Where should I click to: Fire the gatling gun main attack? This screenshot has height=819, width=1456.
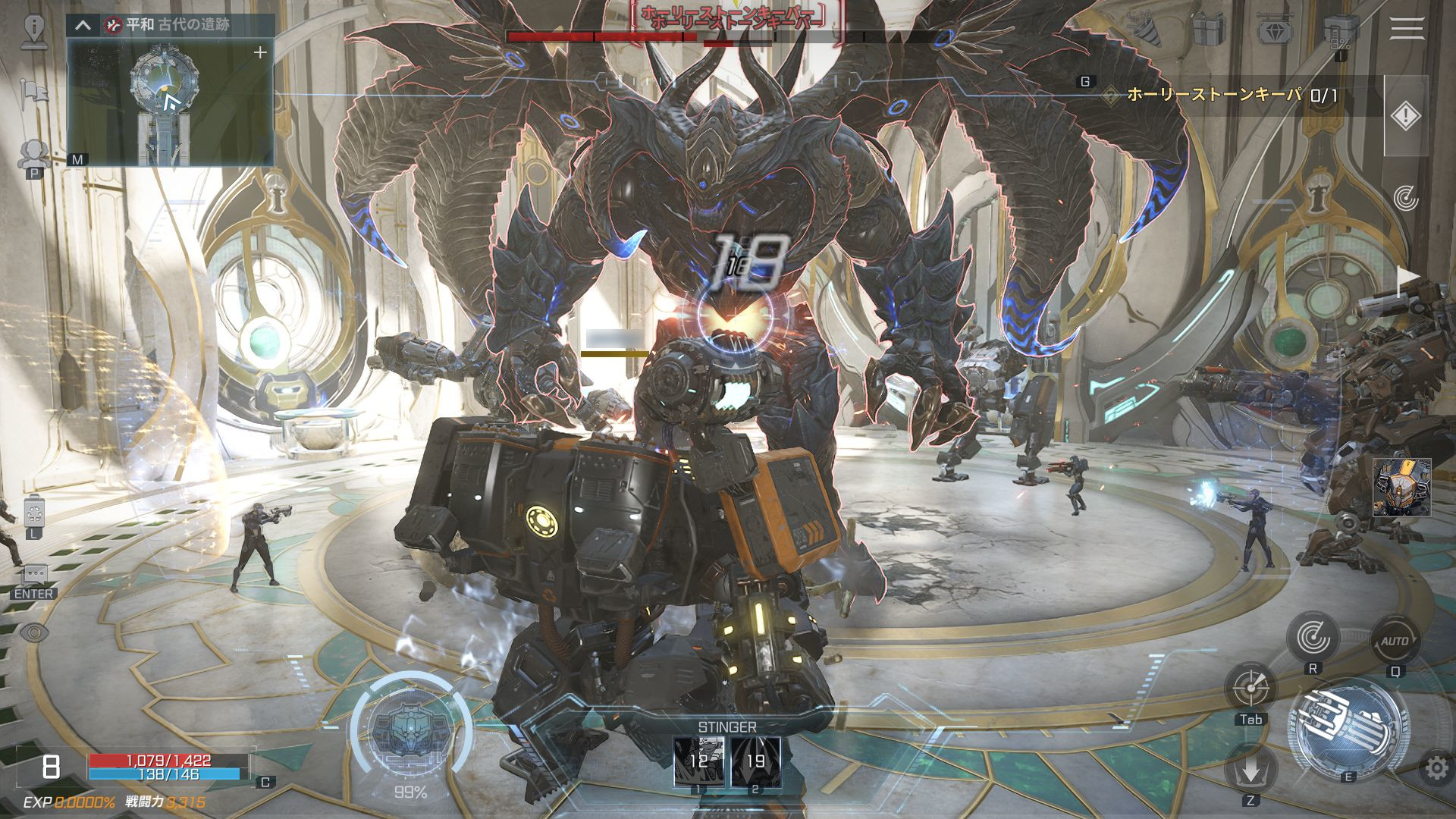(1348, 730)
